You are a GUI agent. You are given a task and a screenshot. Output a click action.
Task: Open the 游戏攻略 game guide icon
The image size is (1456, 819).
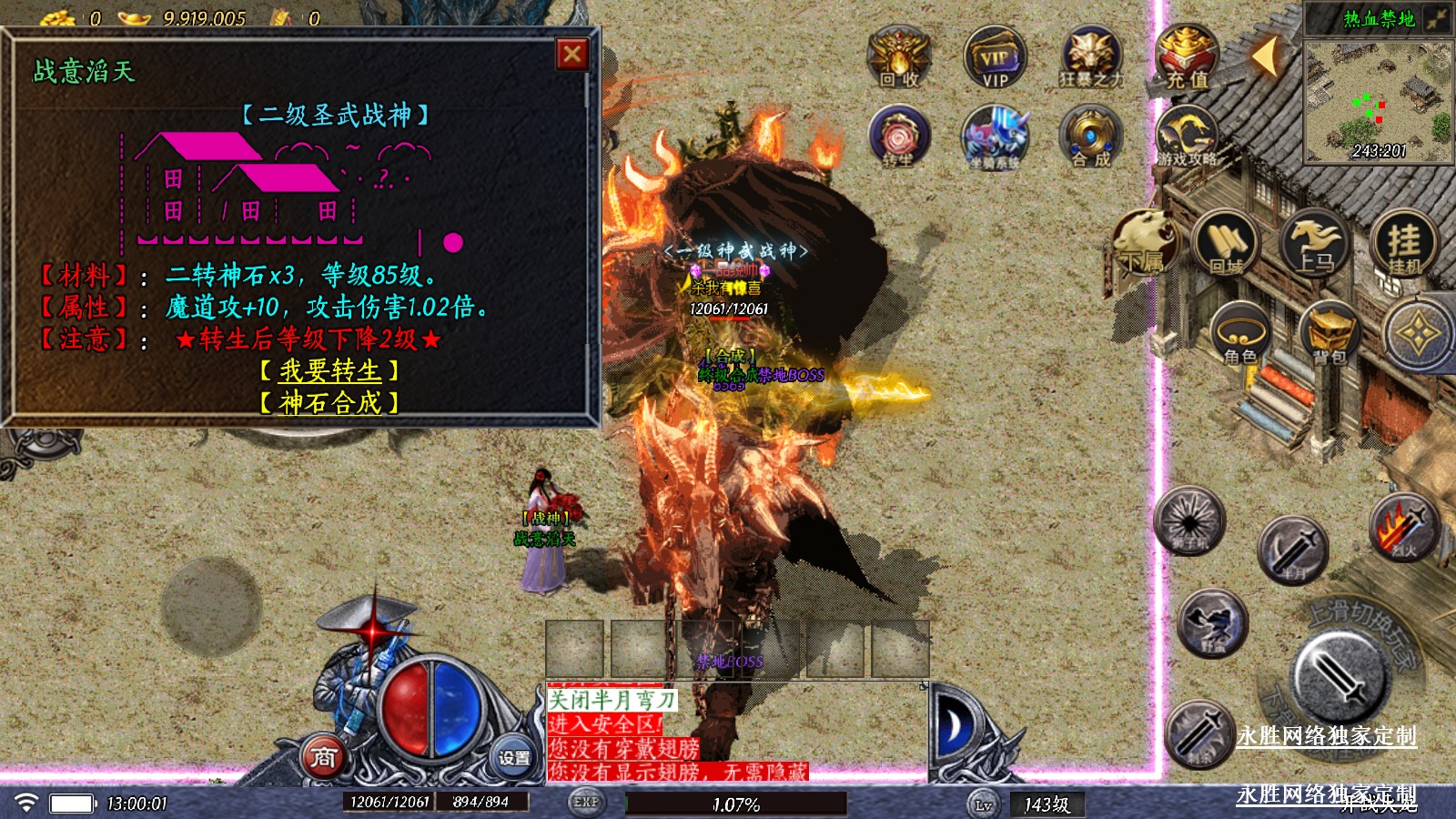pos(1187,136)
